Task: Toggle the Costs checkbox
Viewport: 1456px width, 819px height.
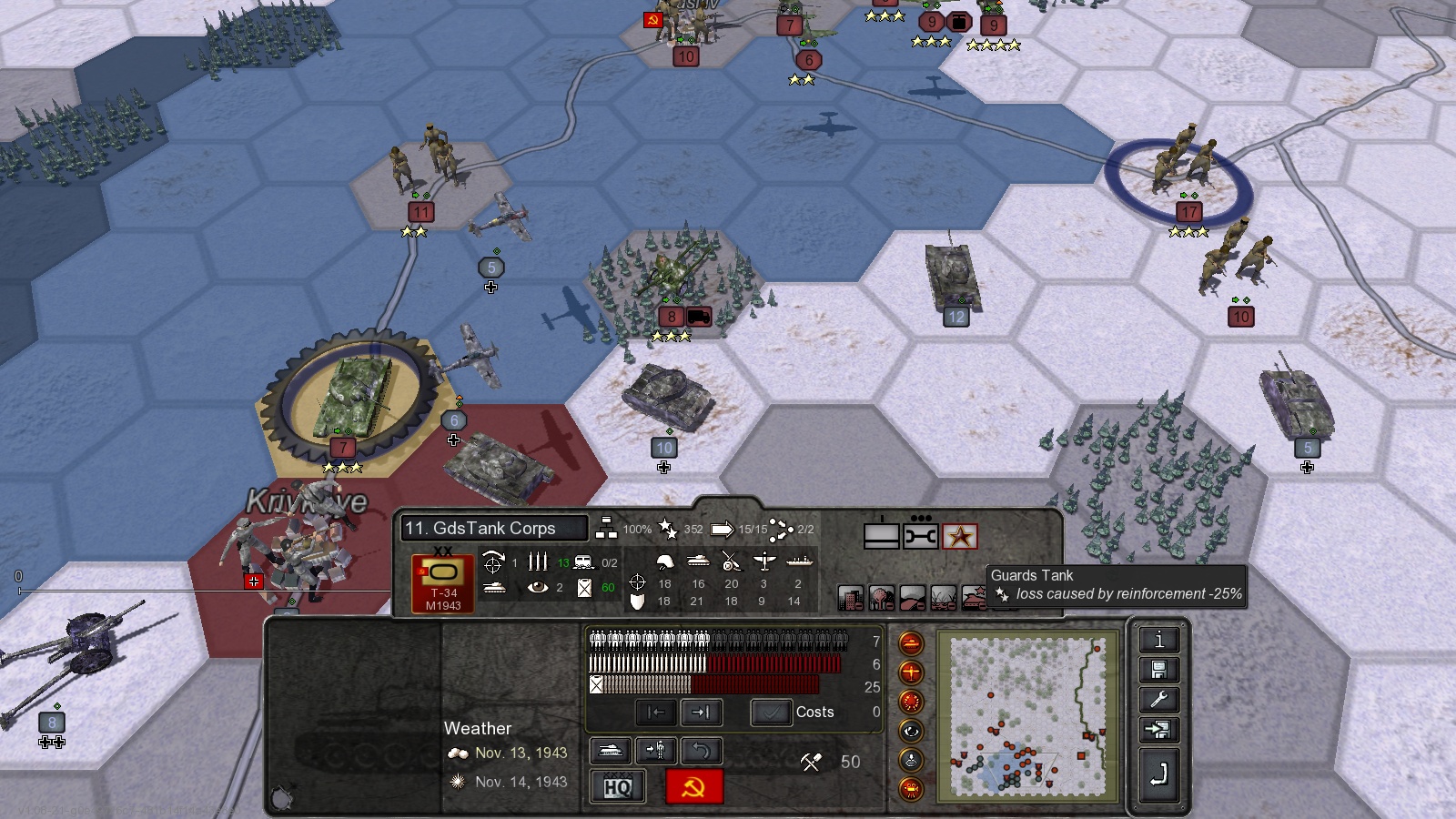Action: (772, 713)
